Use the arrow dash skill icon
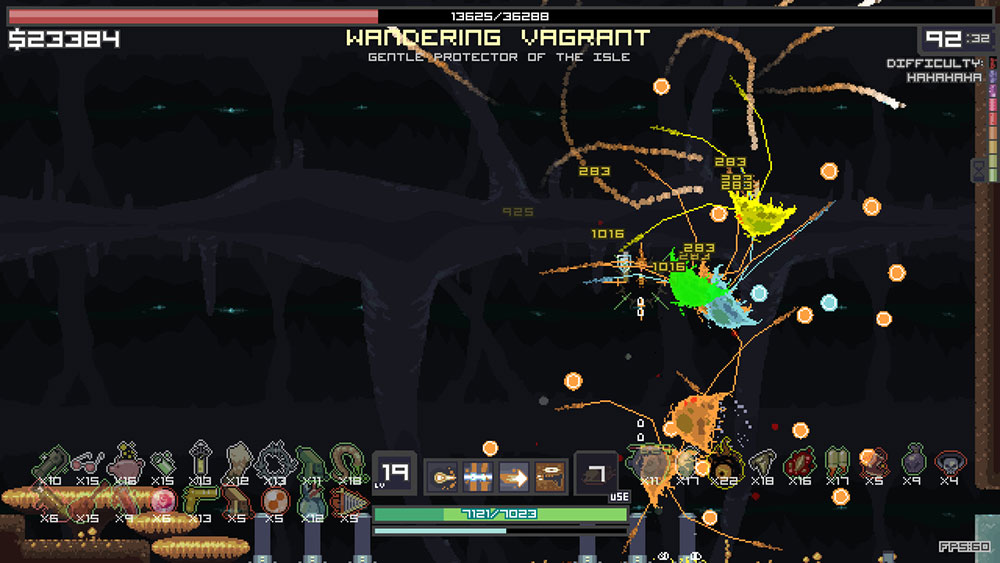1000x563 pixels. (x=514, y=476)
